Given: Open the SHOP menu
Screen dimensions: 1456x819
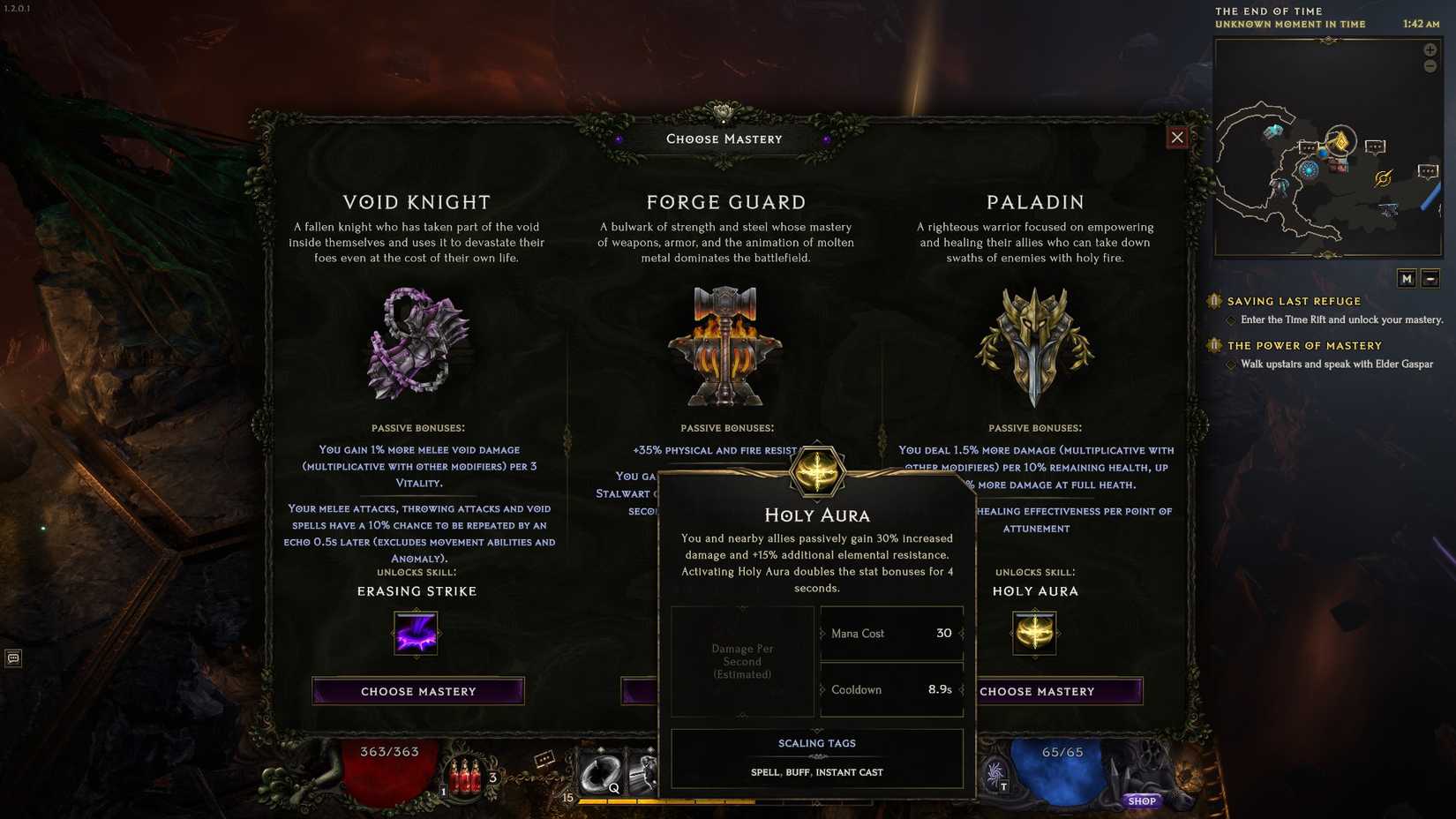Looking at the screenshot, I should [x=1142, y=801].
